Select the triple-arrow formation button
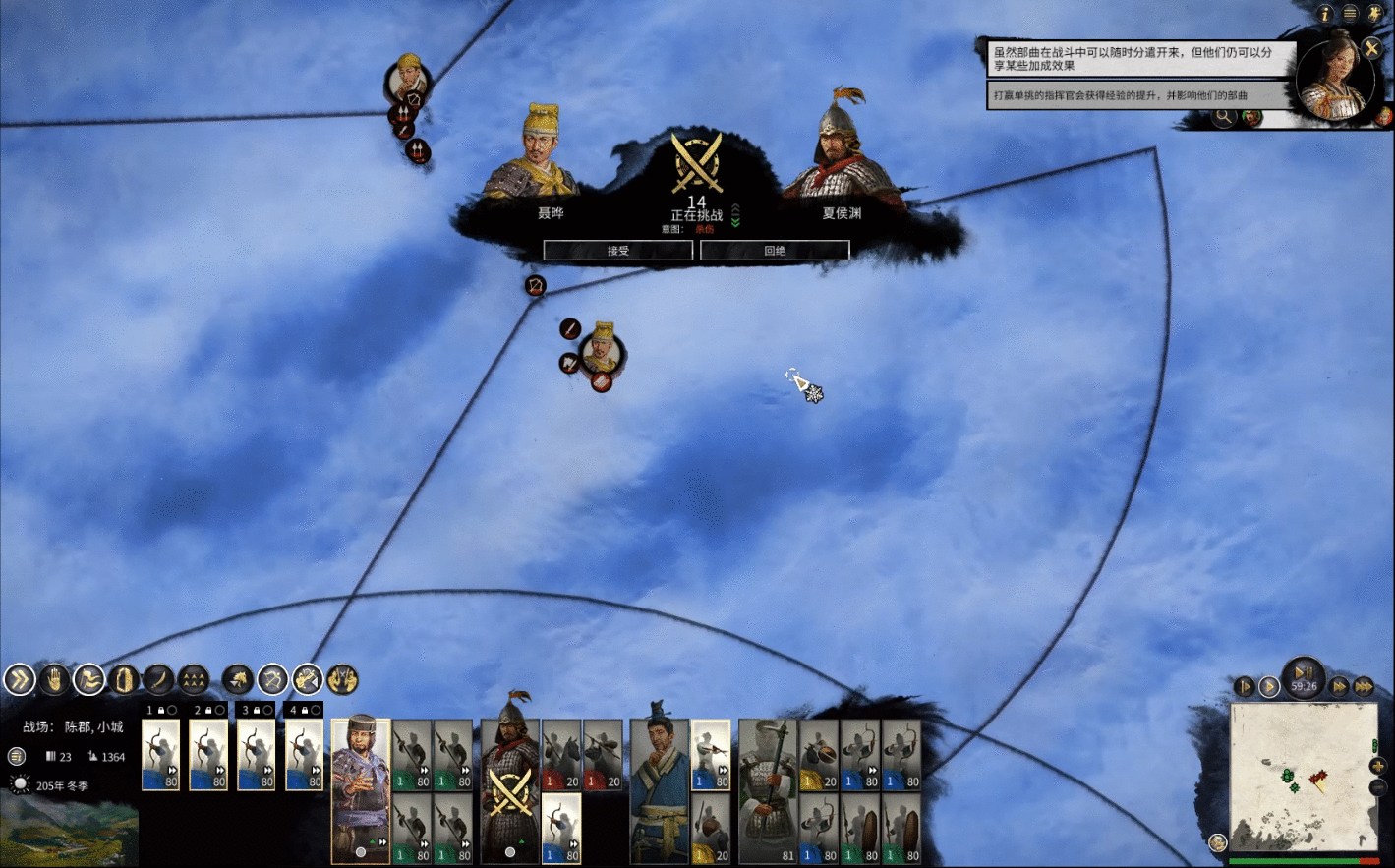 [194, 679]
